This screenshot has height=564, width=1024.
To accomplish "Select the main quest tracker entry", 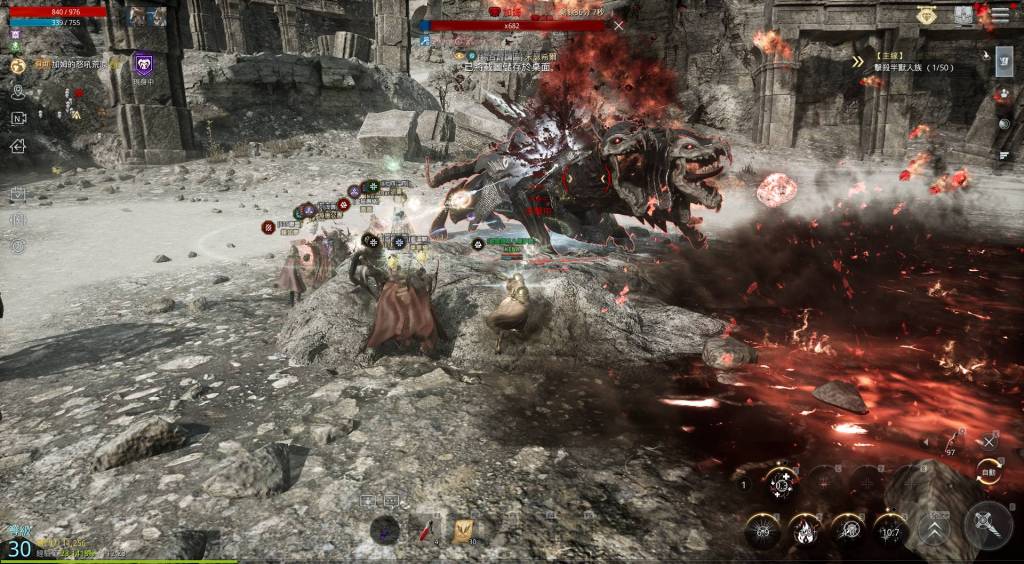I will [x=900, y=66].
